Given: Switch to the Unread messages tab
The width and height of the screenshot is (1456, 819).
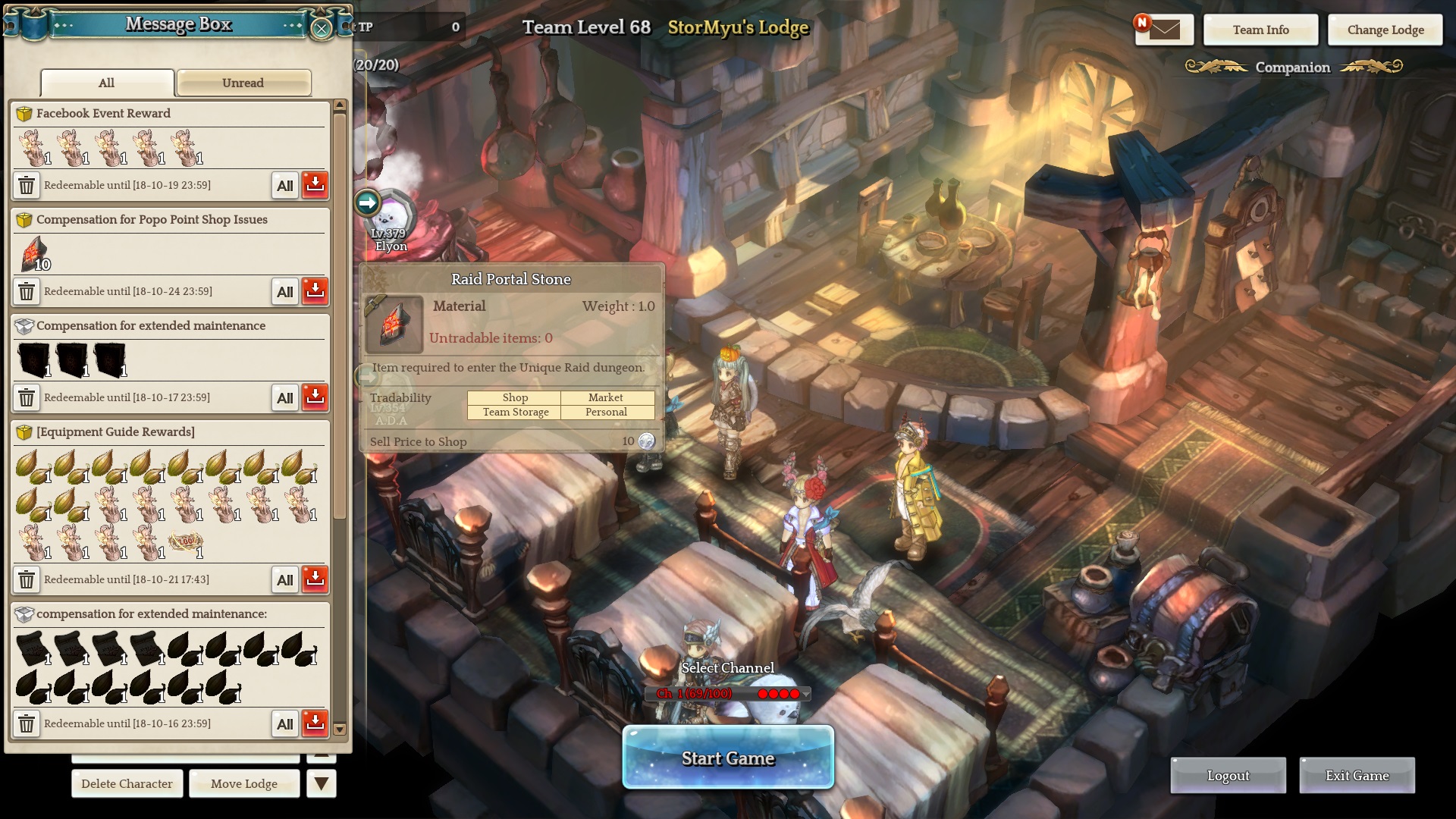Looking at the screenshot, I should click(x=243, y=83).
